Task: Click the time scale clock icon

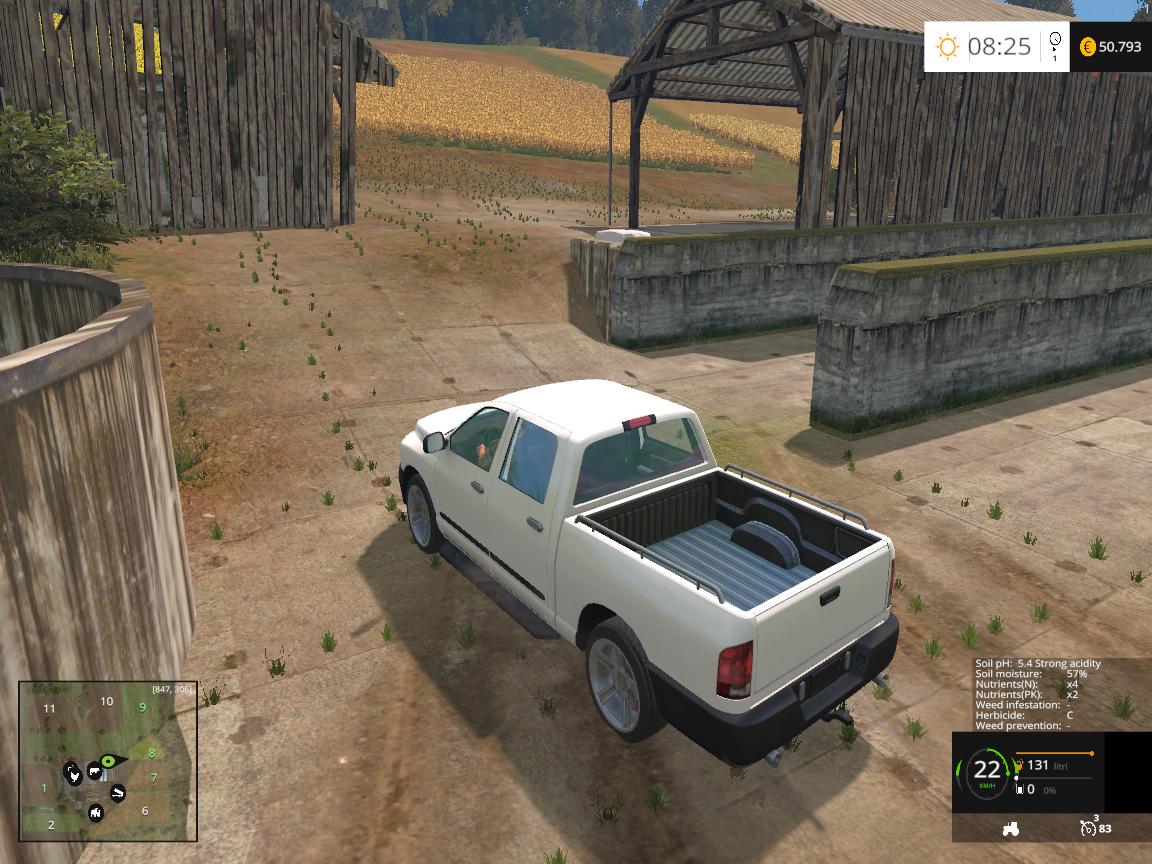Action: click(x=1054, y=44)
